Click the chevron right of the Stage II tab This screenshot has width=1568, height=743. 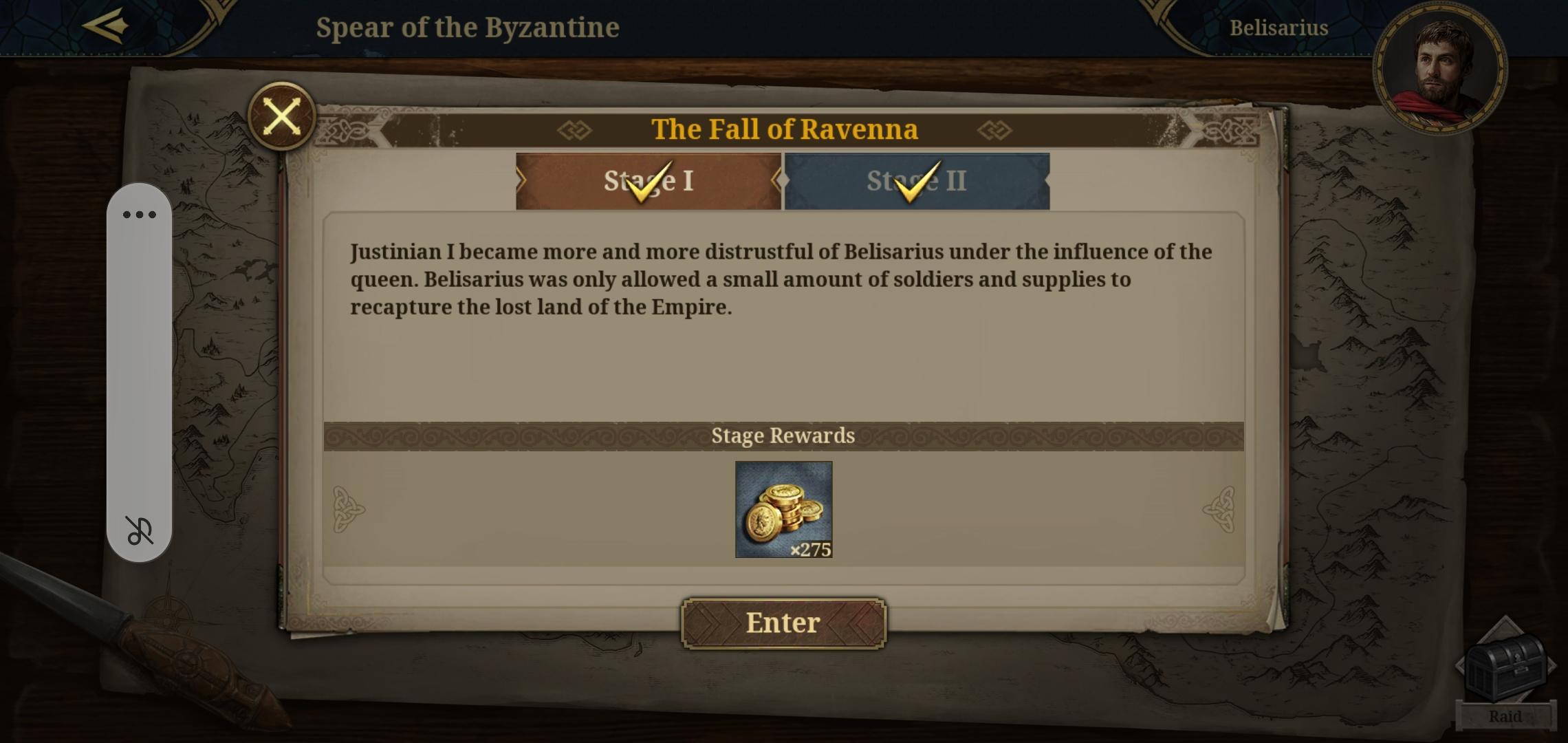pyautogui.click(x=1045, y=180)
